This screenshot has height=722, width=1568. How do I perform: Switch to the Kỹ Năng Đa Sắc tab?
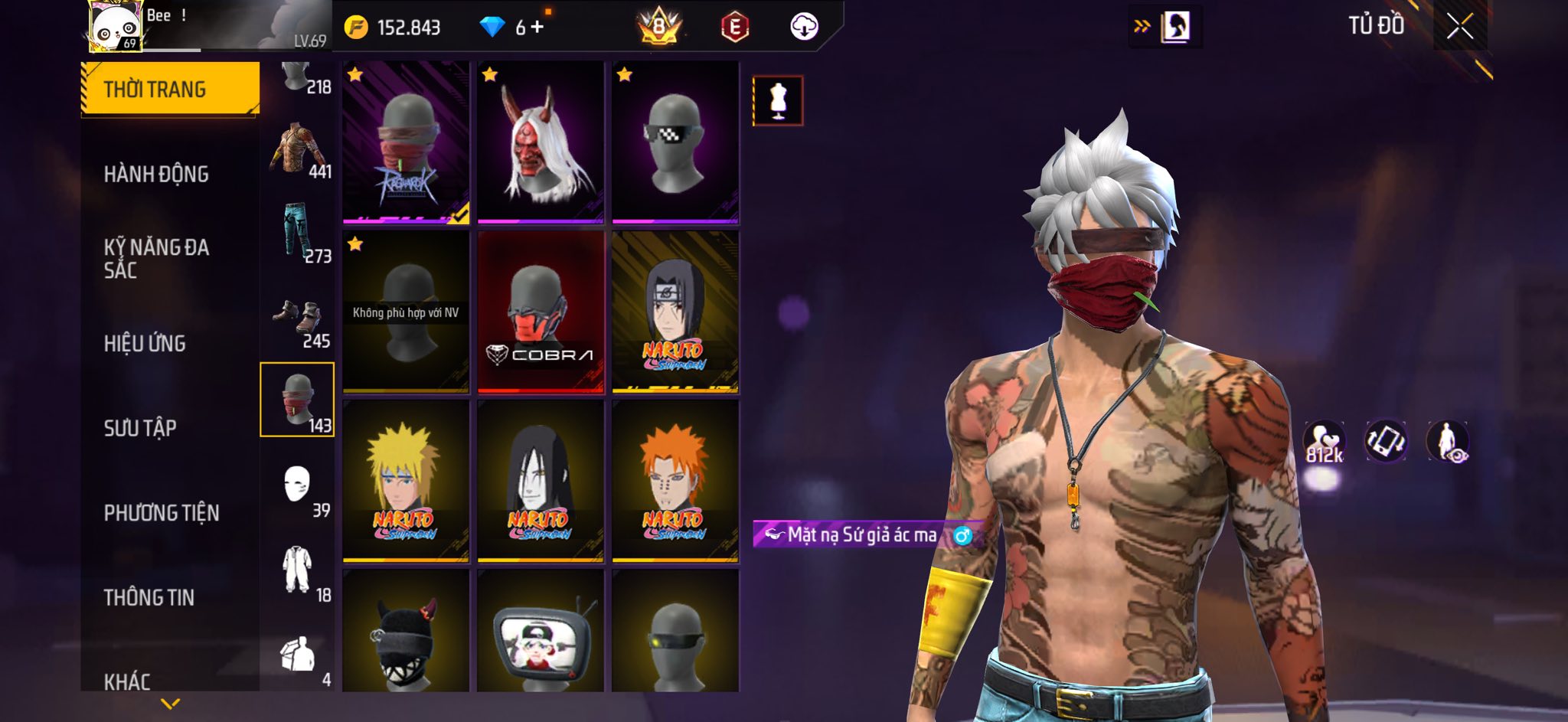[156, 258]
